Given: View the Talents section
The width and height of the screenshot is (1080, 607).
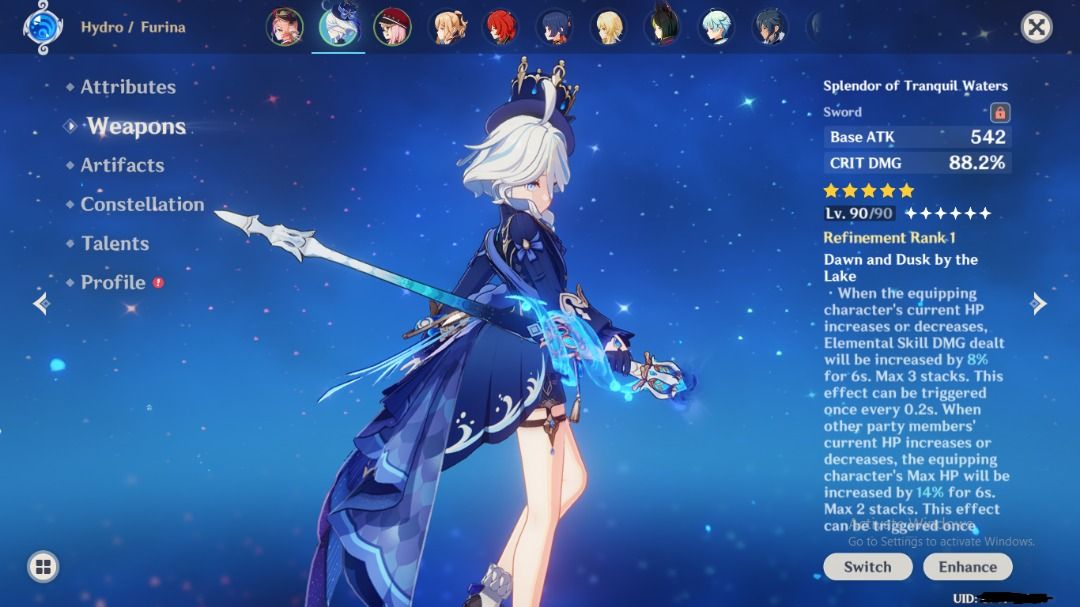Looking at the screenshot, I should pos(114,243).
